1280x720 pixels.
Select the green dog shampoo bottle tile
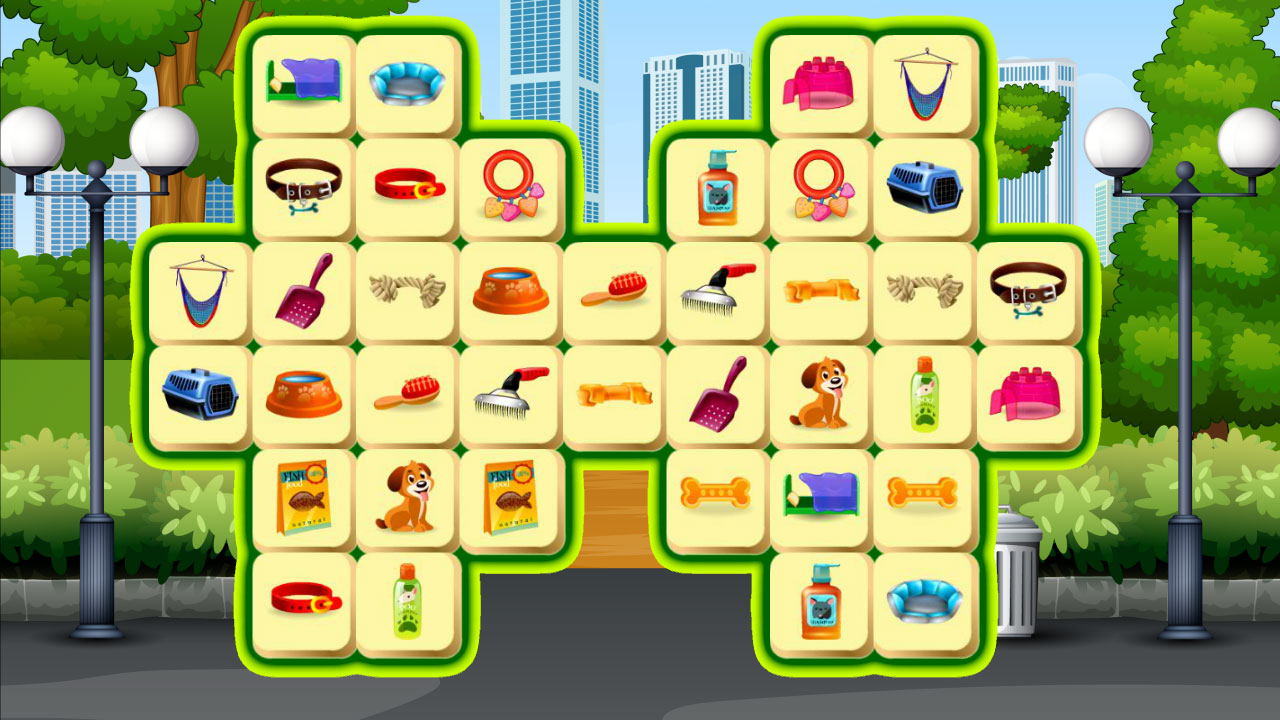tap(923, 393)
